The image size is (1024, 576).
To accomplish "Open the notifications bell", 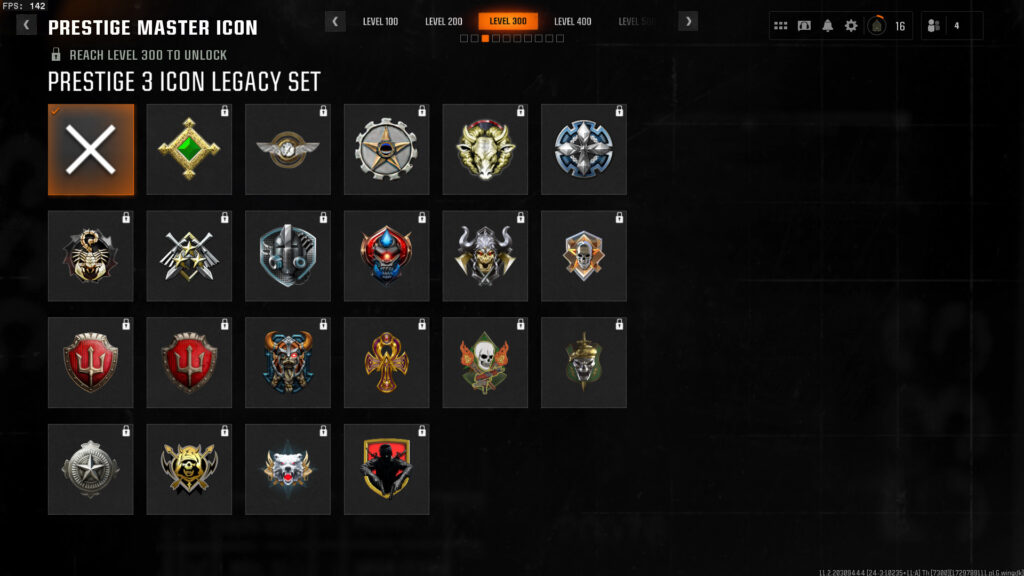I will [x=827, y=26].
